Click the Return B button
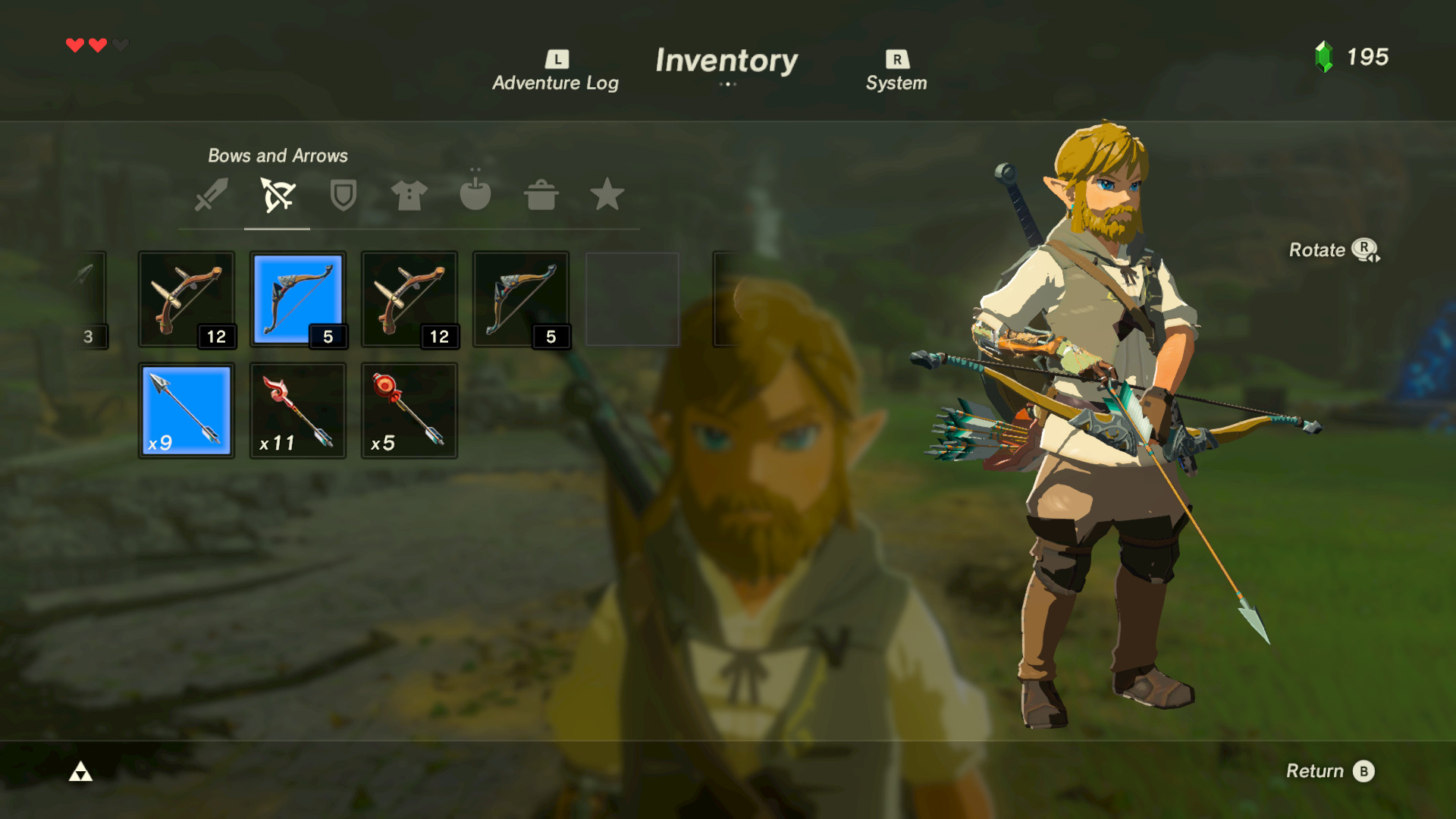This screenshot has height=819, width=1456. click(1330, 770)
